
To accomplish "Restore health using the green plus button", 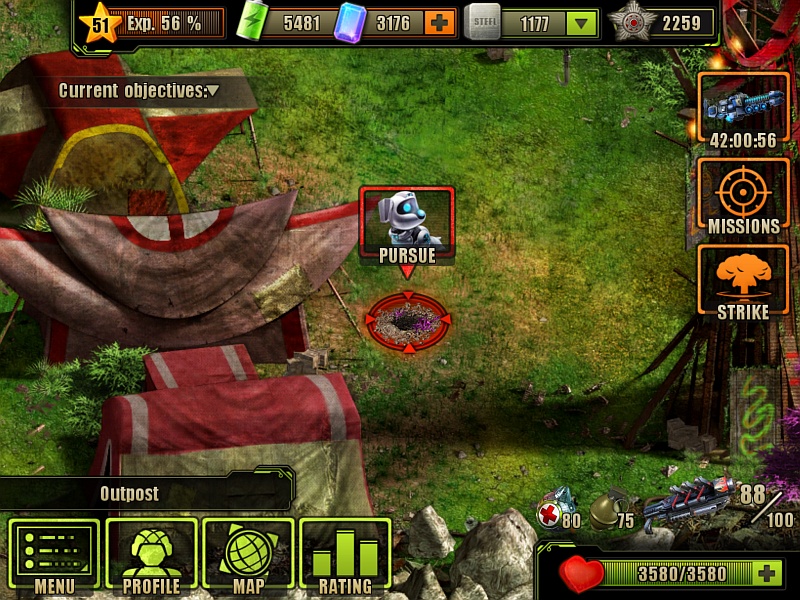I will tap(767, 573).
